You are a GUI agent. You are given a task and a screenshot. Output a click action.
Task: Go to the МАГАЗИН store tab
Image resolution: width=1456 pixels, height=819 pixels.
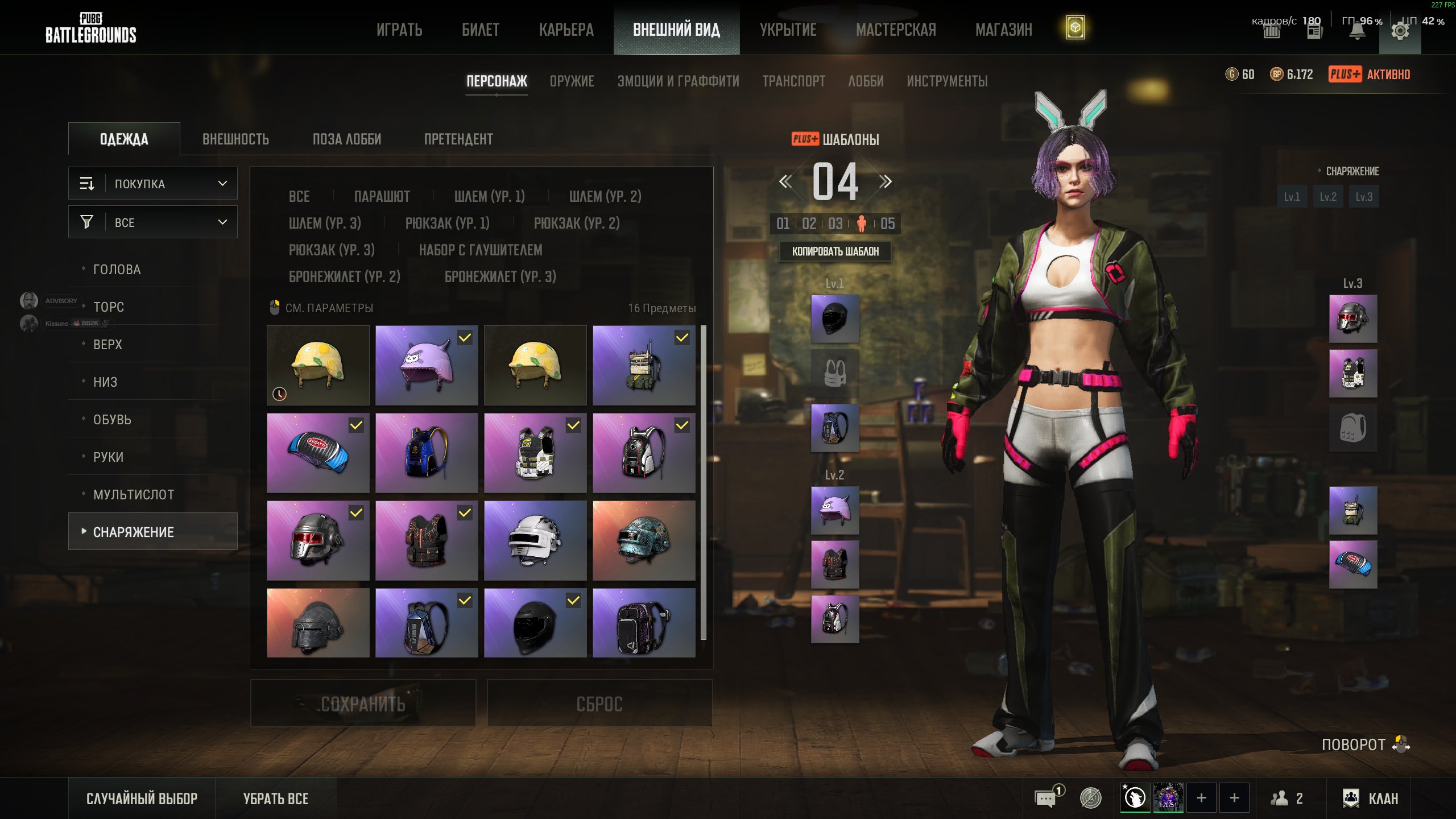click(x=1003, y=30)
